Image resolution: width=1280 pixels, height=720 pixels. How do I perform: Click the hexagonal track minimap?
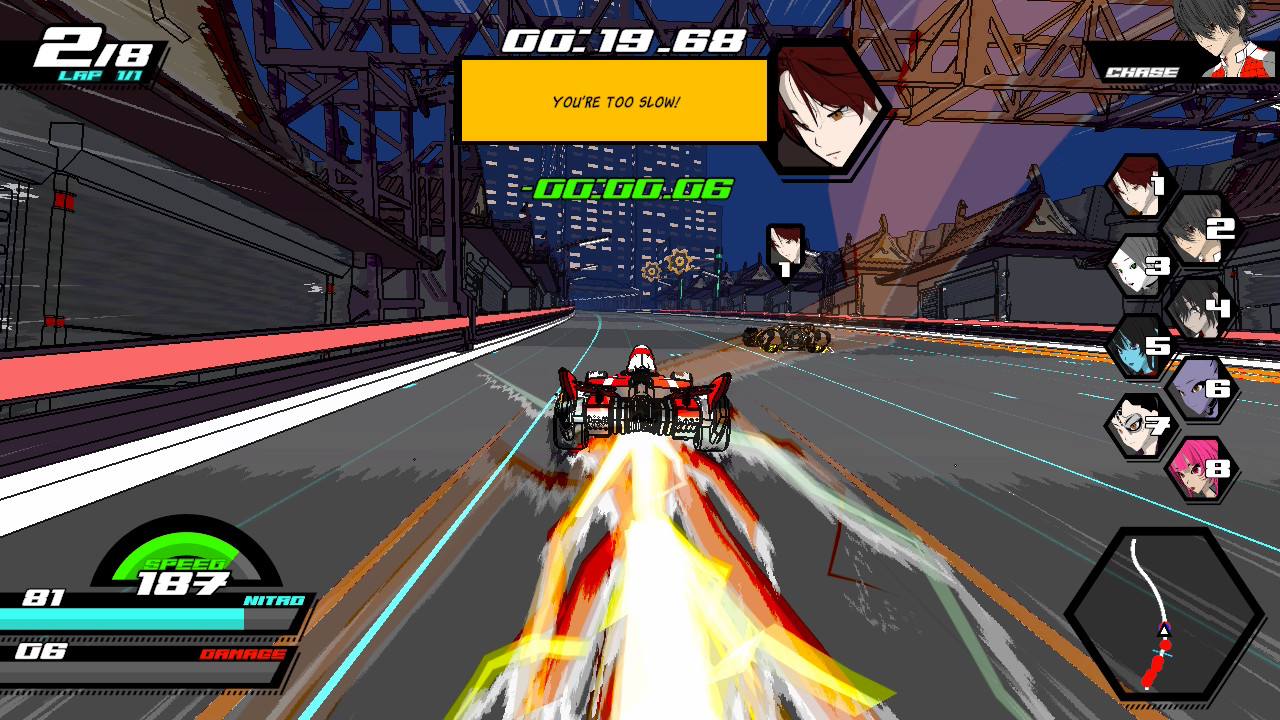pyautogui.click(x=1164, y=613)
